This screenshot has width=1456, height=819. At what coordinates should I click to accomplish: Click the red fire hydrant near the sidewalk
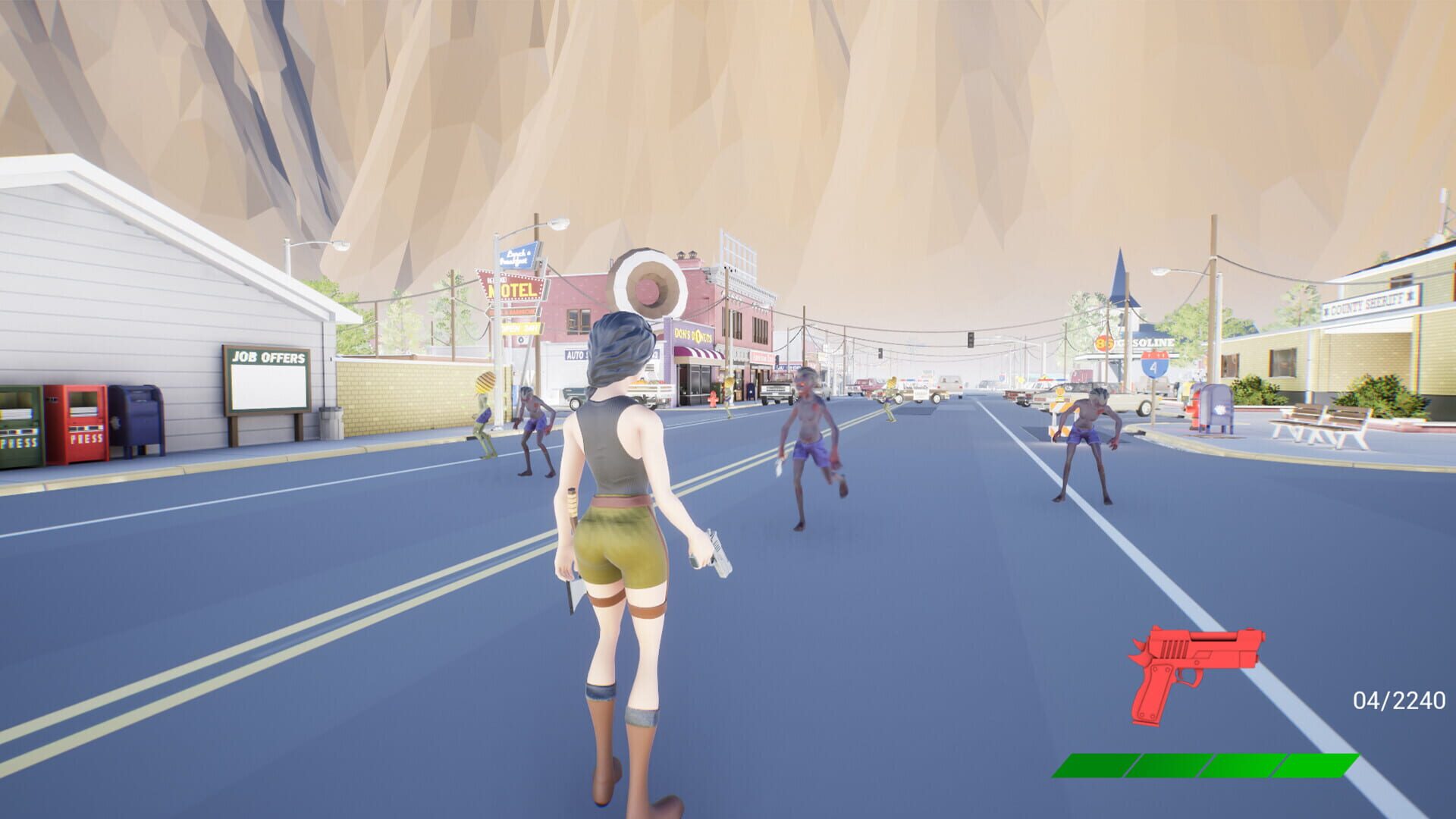713,400
